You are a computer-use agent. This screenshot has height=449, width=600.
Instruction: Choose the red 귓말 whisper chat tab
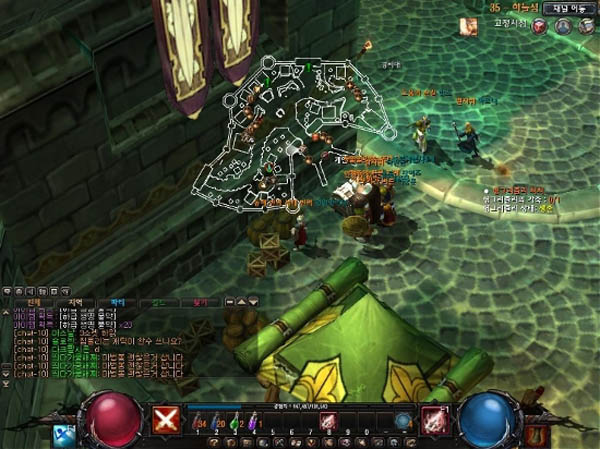coord(200,301)
